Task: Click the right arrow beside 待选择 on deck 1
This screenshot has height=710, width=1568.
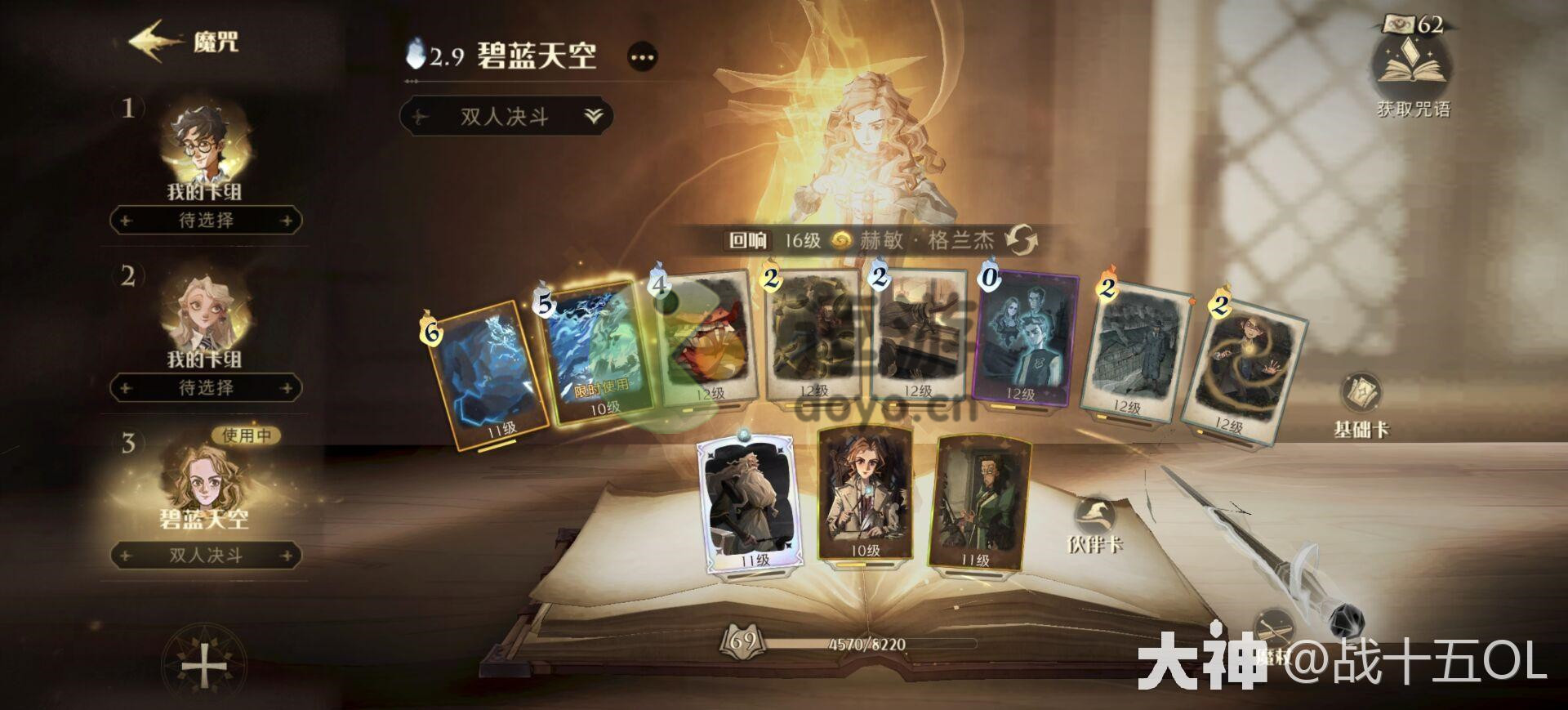Action: tap(284, 222)
